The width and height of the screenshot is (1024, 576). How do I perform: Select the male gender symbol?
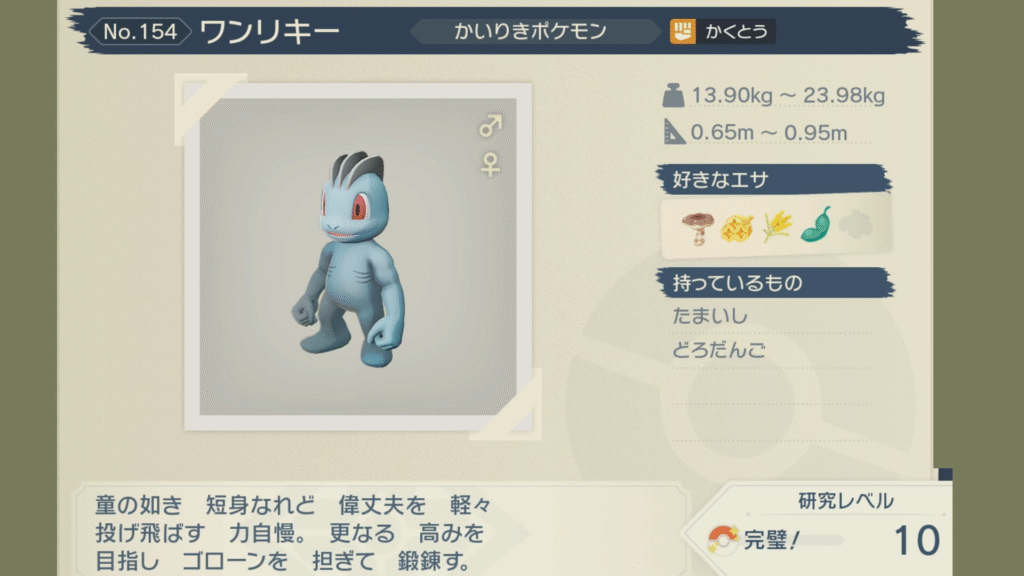point(490,126)
